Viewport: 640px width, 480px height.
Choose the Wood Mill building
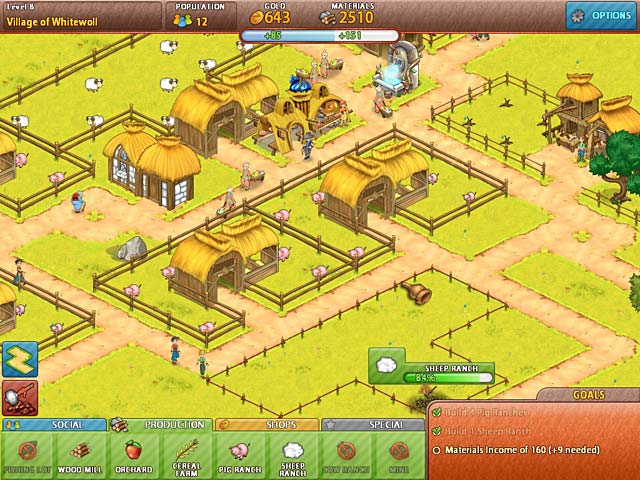tap(80, 455)
